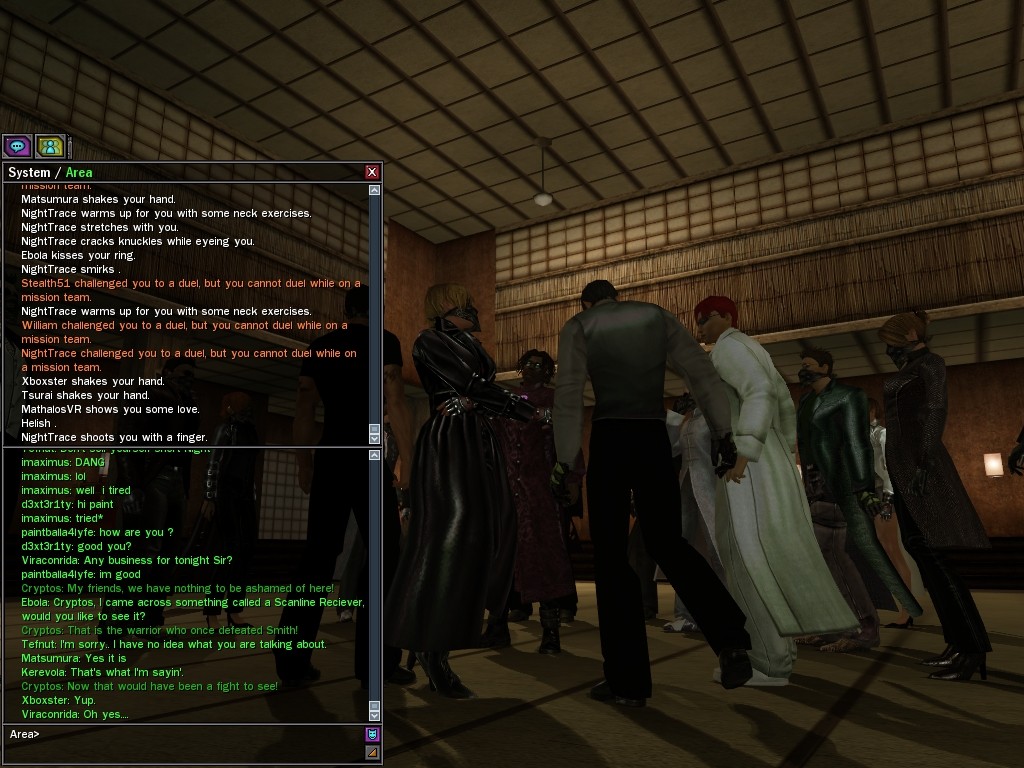Close the System / Area chat window

pyautogui.click(x=372, y=172)
